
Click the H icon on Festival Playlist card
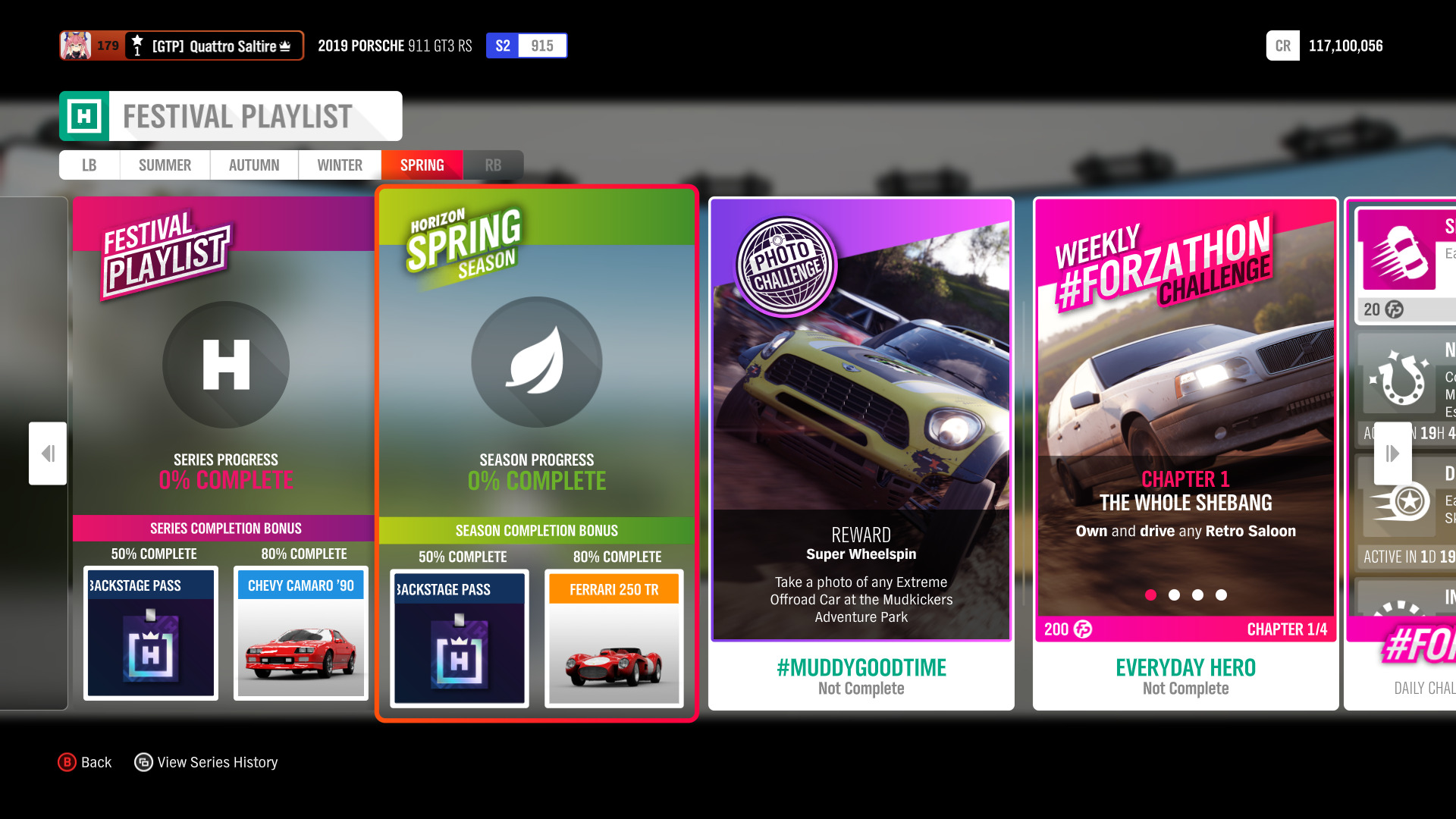224,365
